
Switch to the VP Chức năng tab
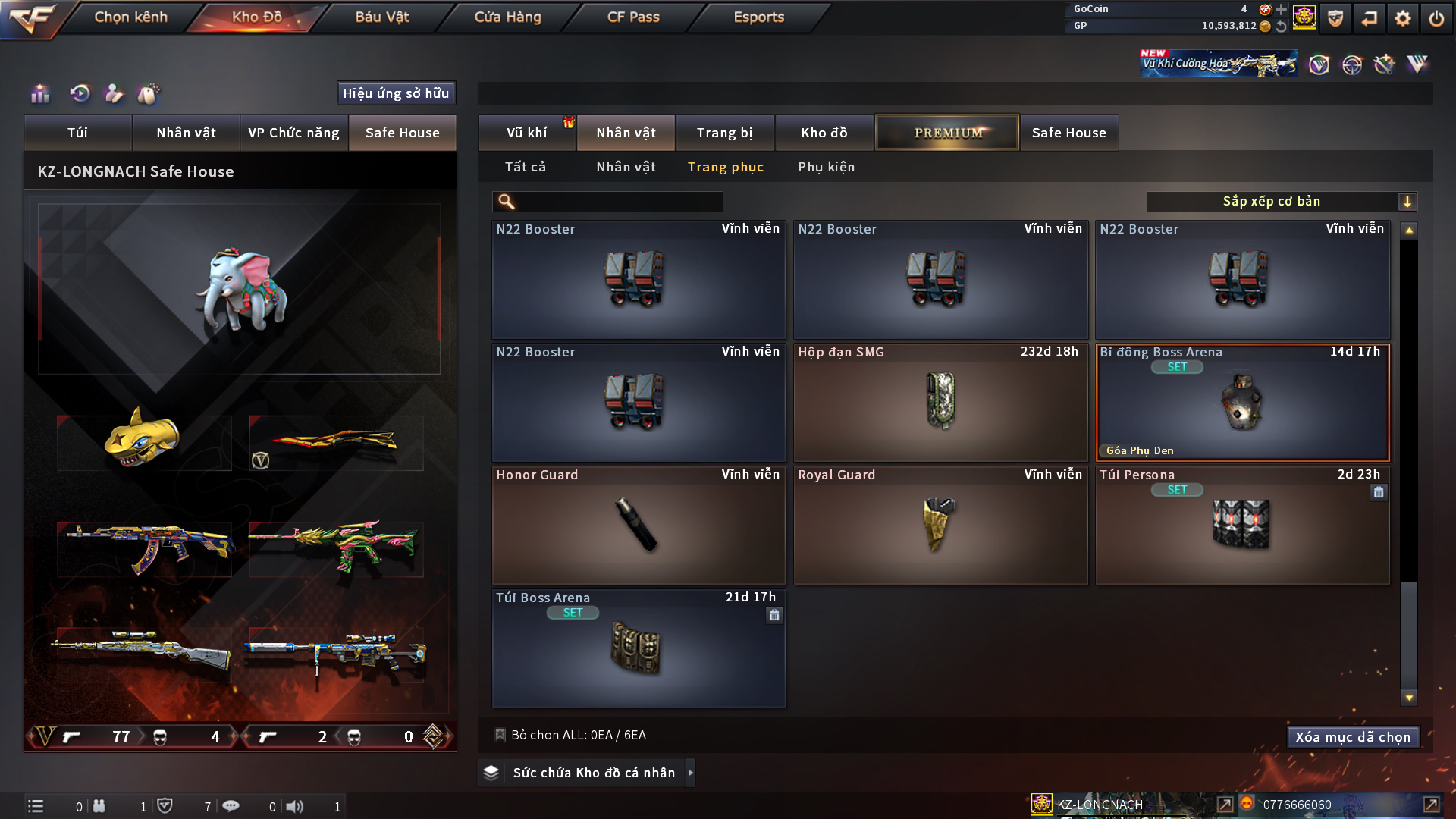point(293,133)
